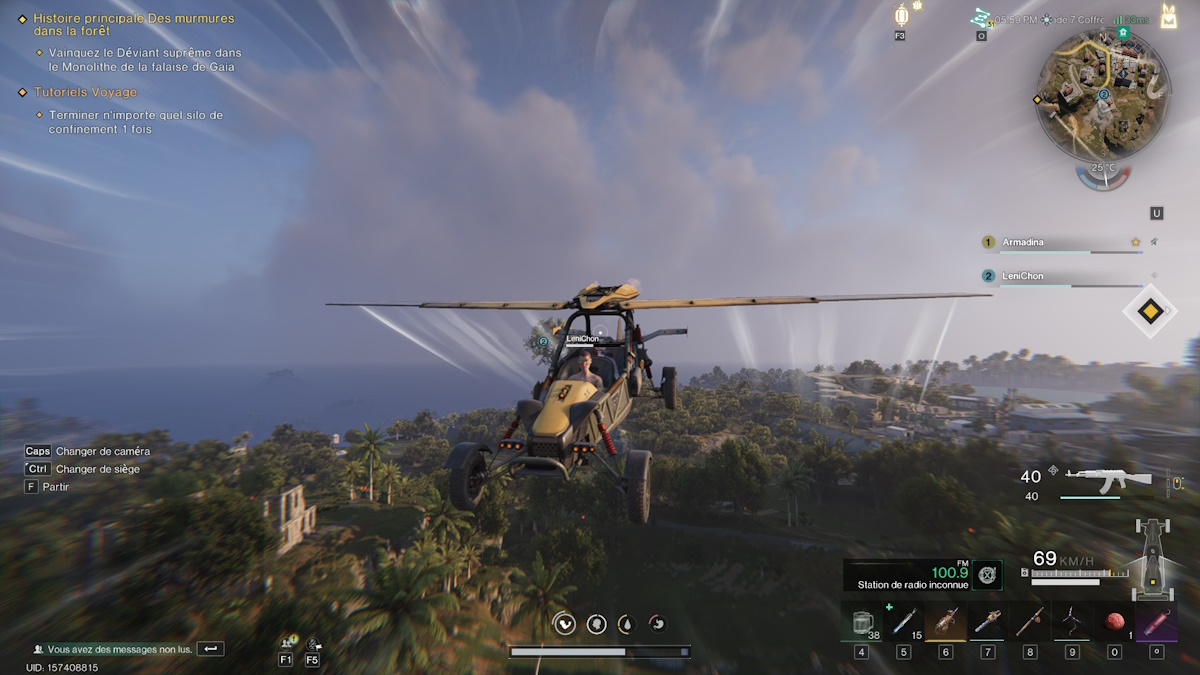Click the yellow diamond waypoint marker button
Viewport: 1200px width, 675px height.
pyautogui.click(x=1150, y=312)
